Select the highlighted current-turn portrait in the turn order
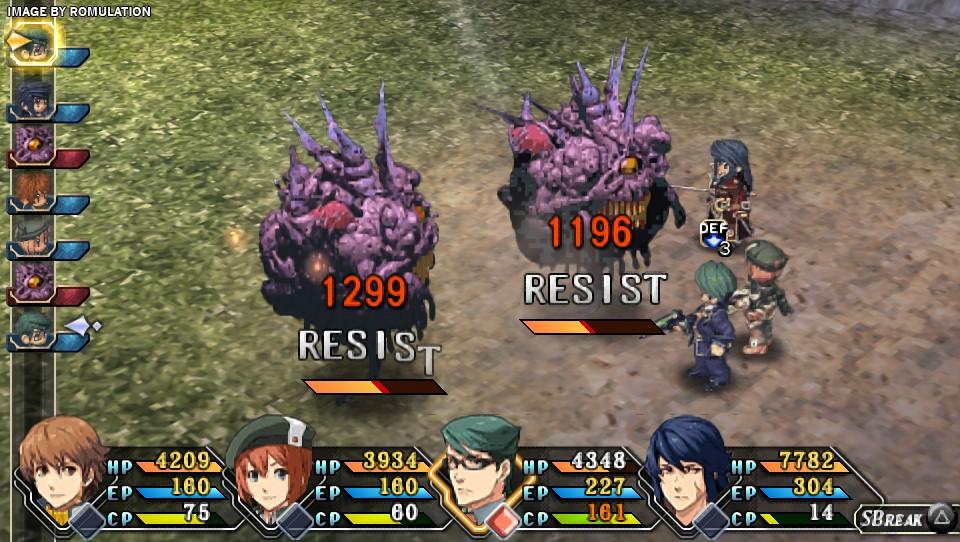The image size is (960, 542). [32, 44]
